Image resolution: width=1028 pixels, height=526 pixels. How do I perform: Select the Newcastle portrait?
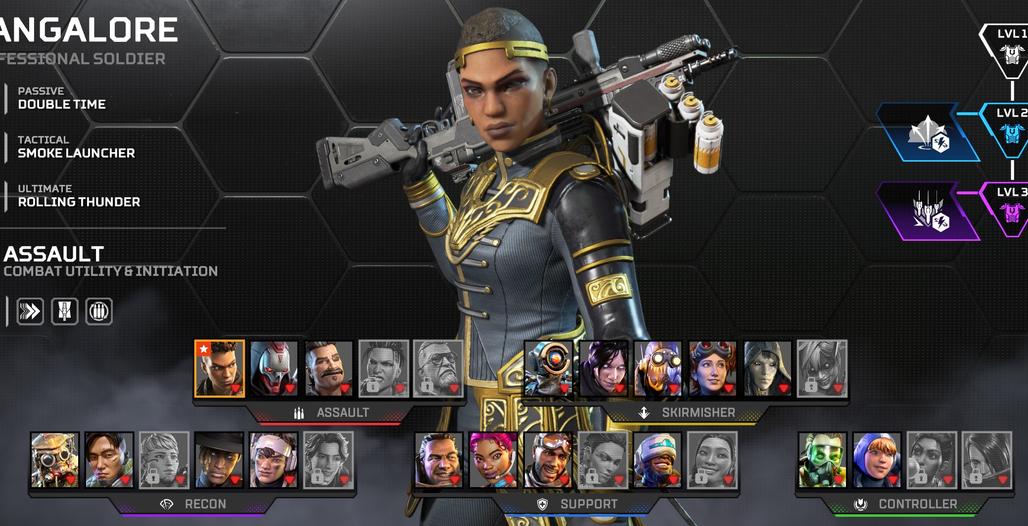pyautogui.click(x=657, y=460)
